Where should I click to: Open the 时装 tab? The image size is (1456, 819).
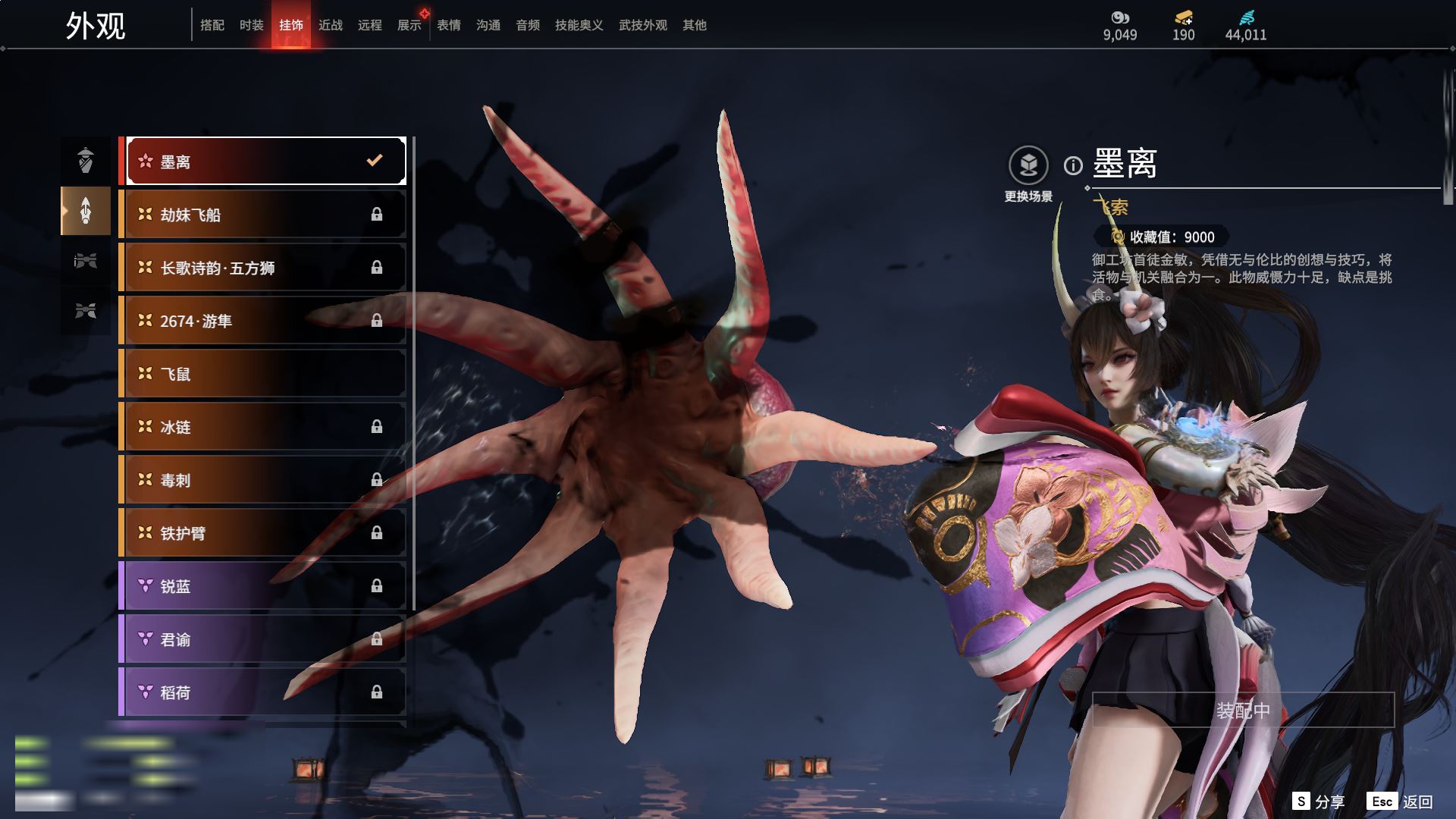point(252,25)
